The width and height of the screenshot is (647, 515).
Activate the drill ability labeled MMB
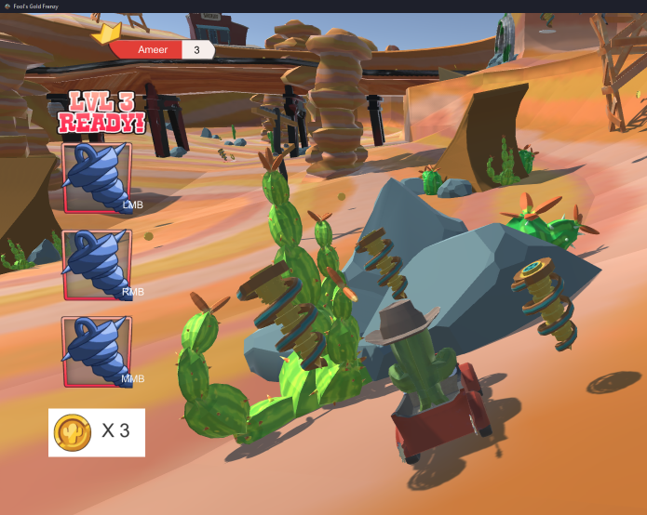click(97, 351)
